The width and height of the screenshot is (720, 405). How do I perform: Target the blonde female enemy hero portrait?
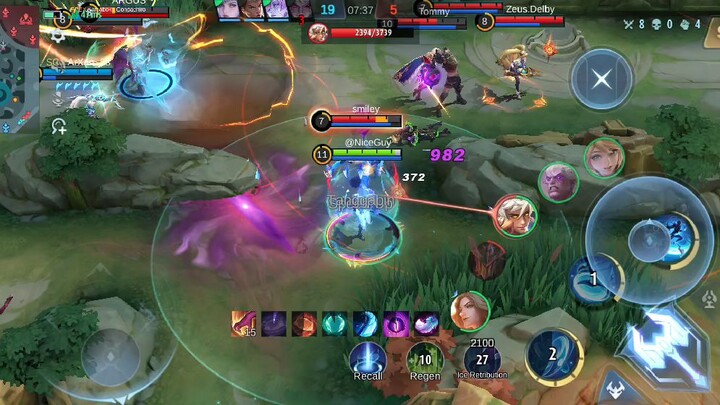(604, 158)
